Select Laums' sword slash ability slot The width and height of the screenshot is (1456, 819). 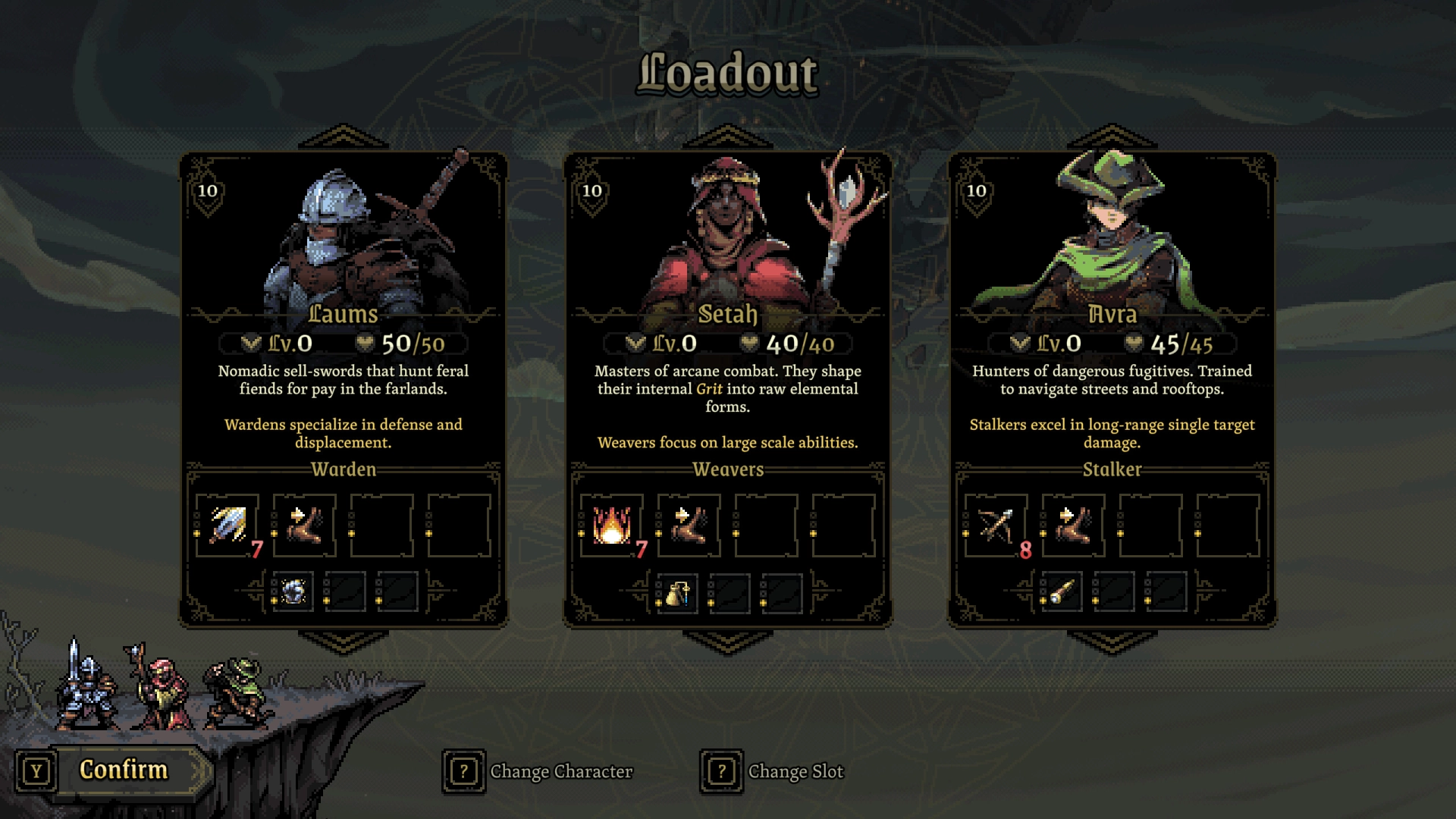(227, 525)
